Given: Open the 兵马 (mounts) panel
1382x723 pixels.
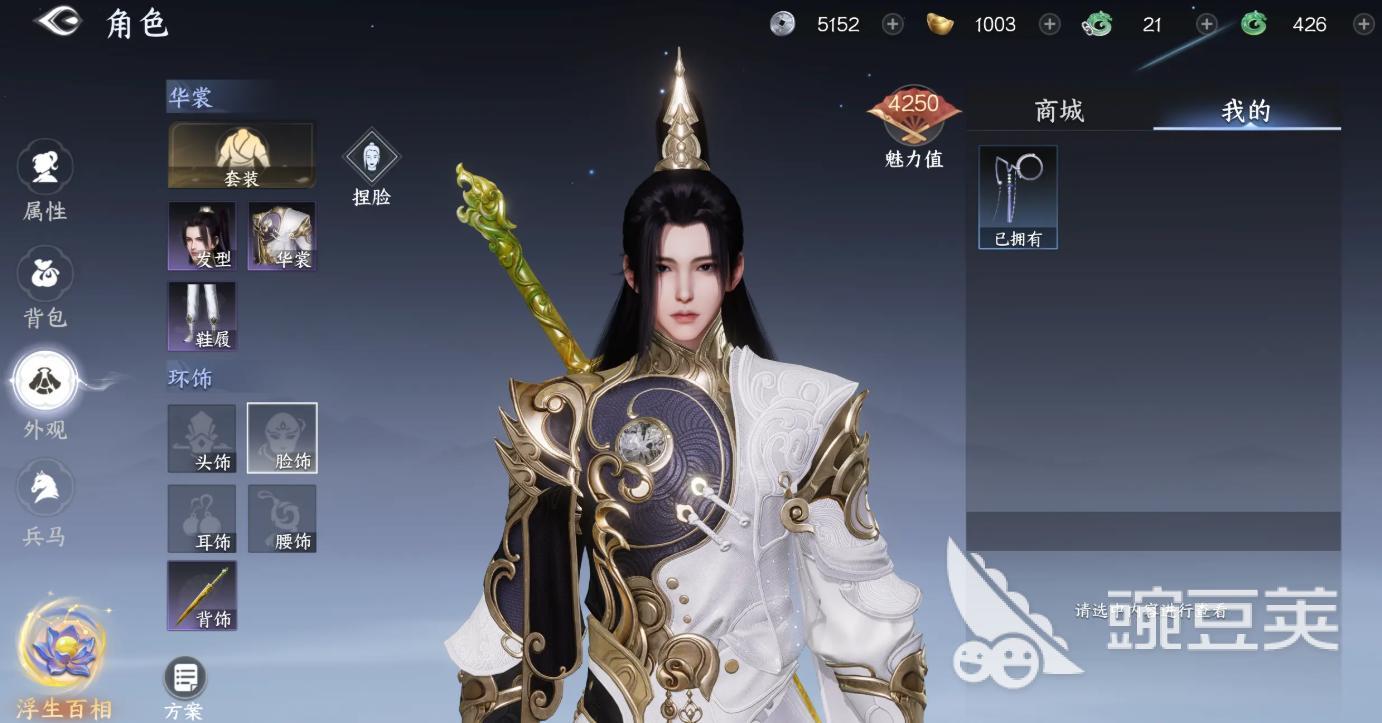Looking at the screenshot, I should [44, 502].
